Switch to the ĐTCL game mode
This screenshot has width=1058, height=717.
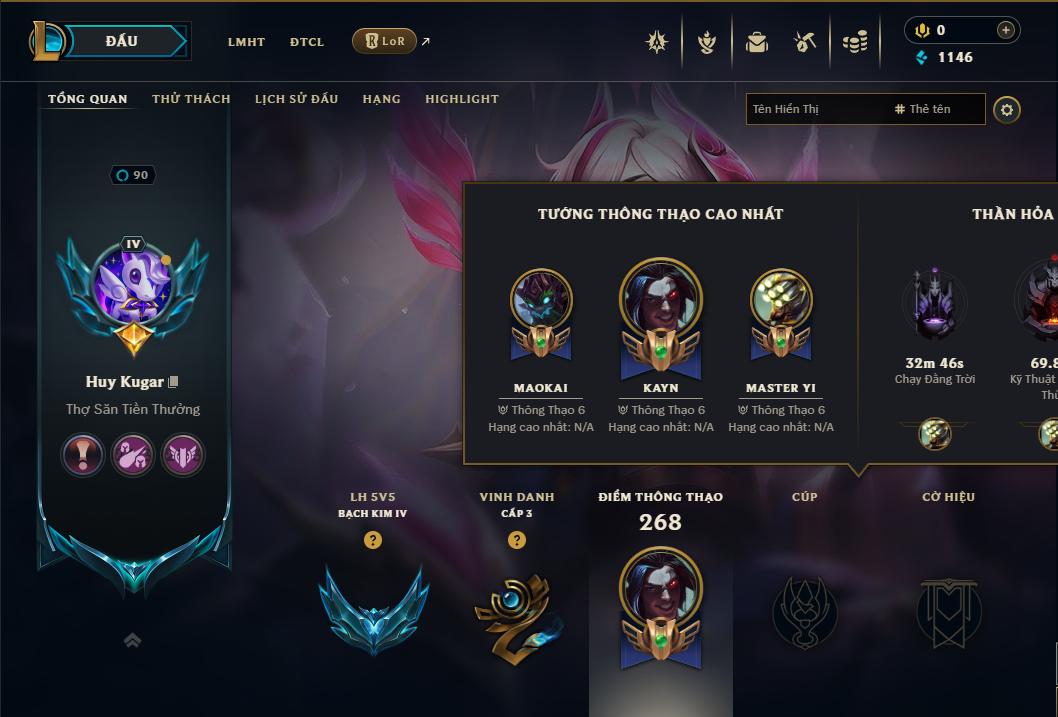[x=307, y=42]
